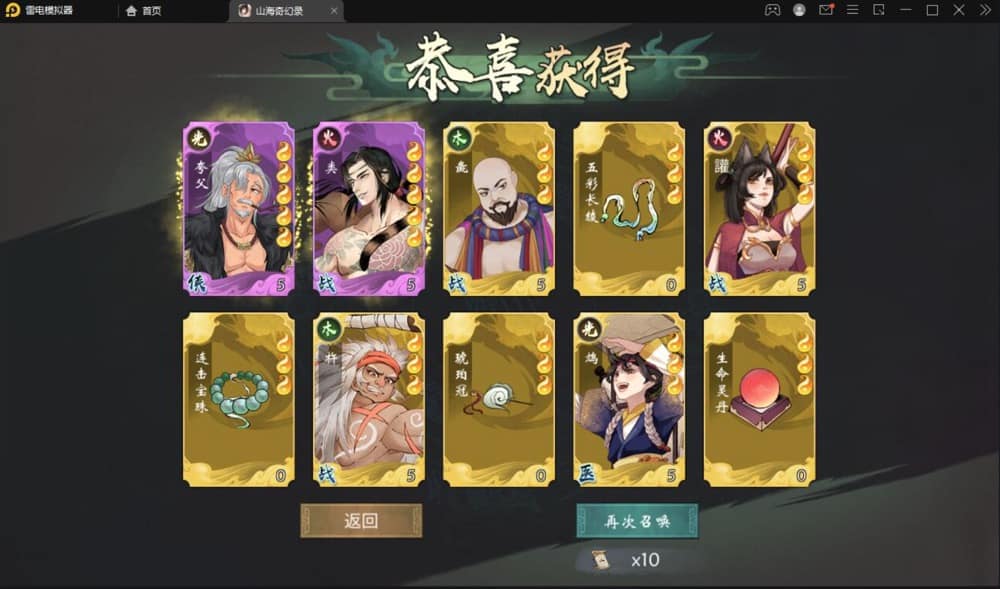Select the 五彩长绫 item card
The width and height of the screenshot is (1000, 589).
coord(629,209)
